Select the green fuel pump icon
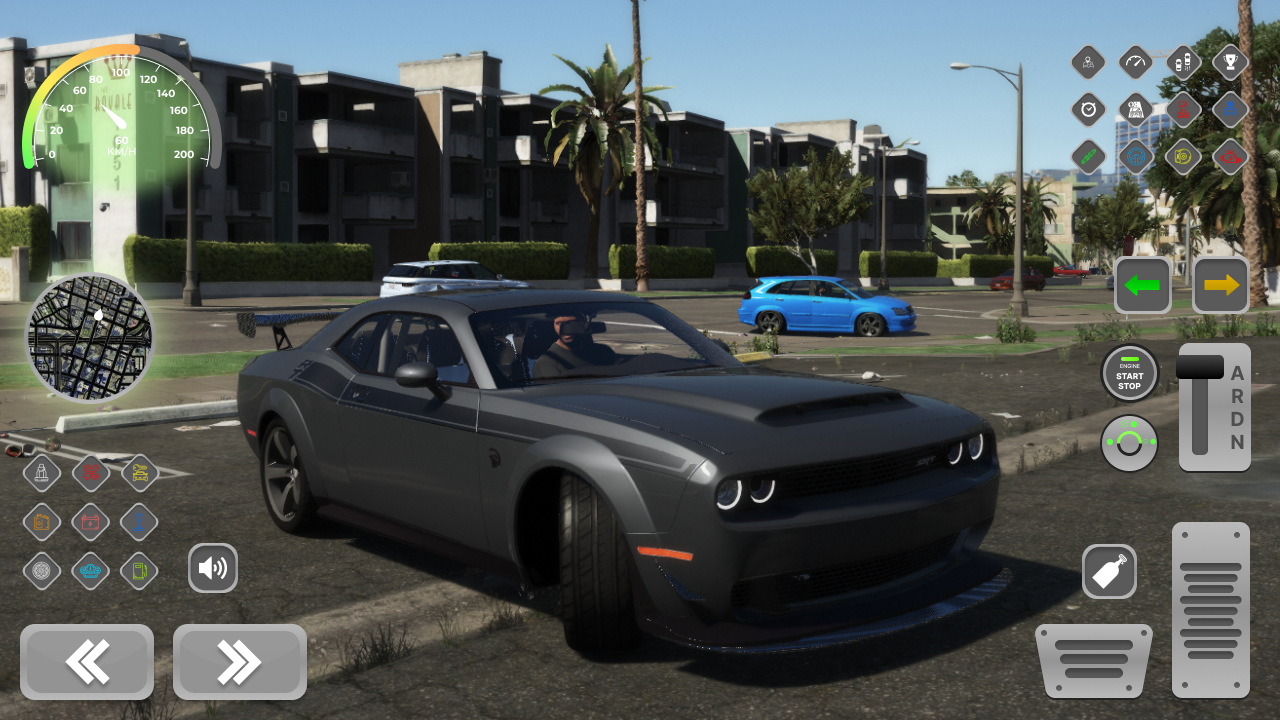 [x=138, y=570]
